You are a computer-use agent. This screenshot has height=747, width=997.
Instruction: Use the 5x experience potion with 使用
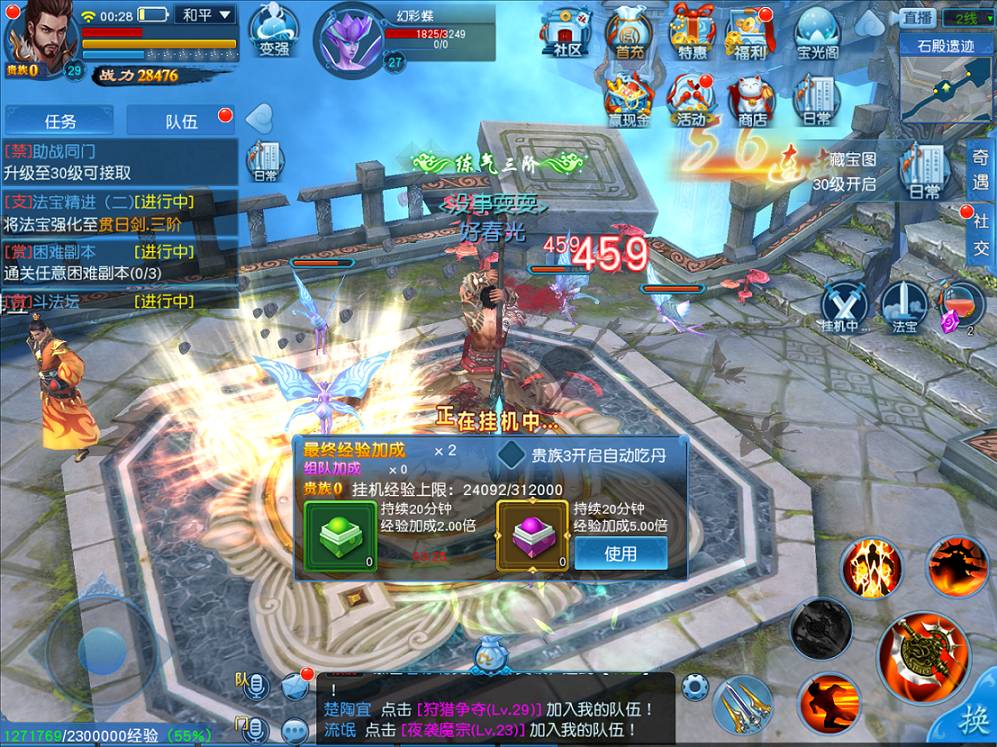[x=620, y=553]
